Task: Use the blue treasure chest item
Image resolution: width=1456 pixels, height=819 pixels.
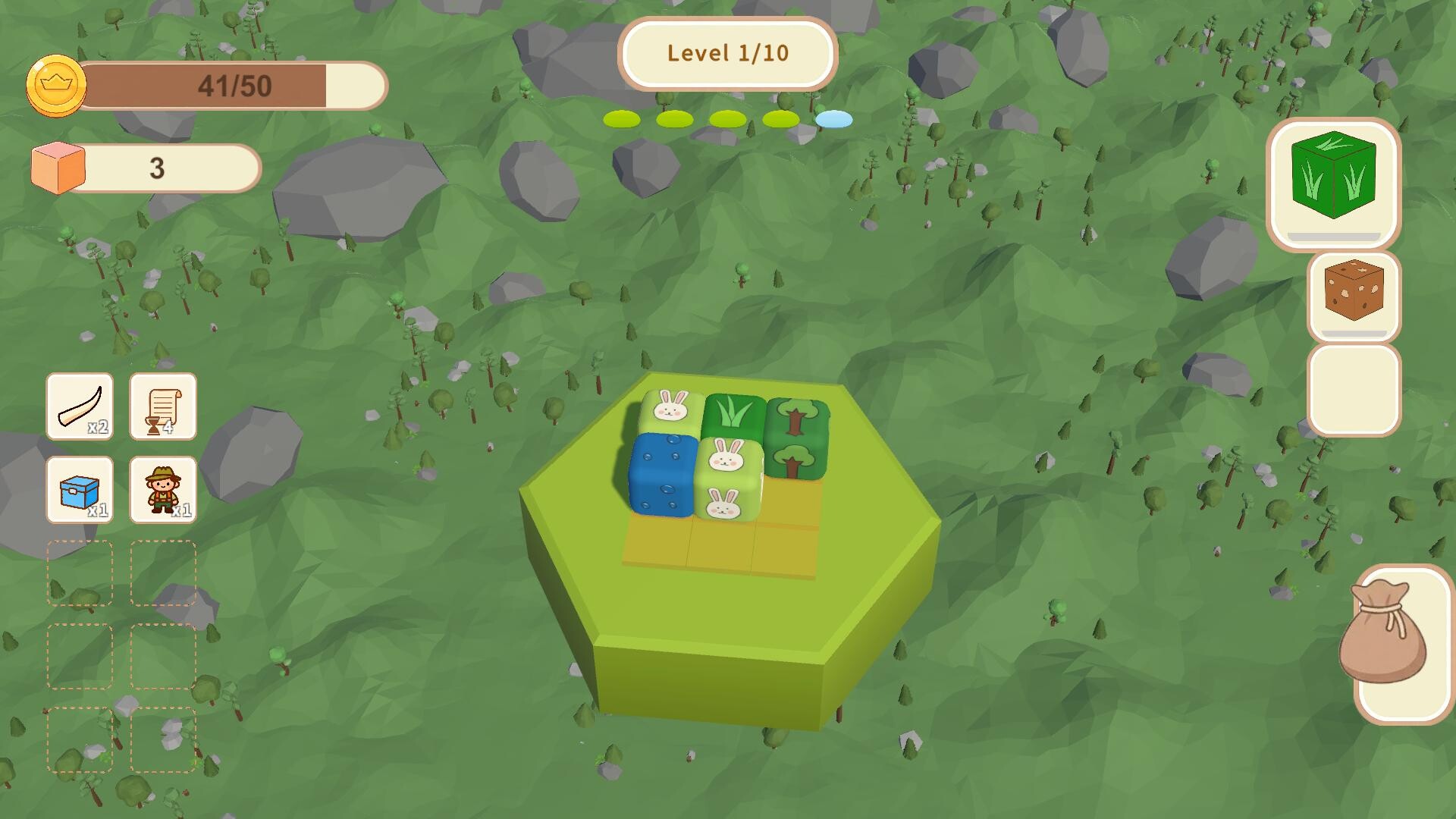Action: pyautogui.click(x=80, y=491)
